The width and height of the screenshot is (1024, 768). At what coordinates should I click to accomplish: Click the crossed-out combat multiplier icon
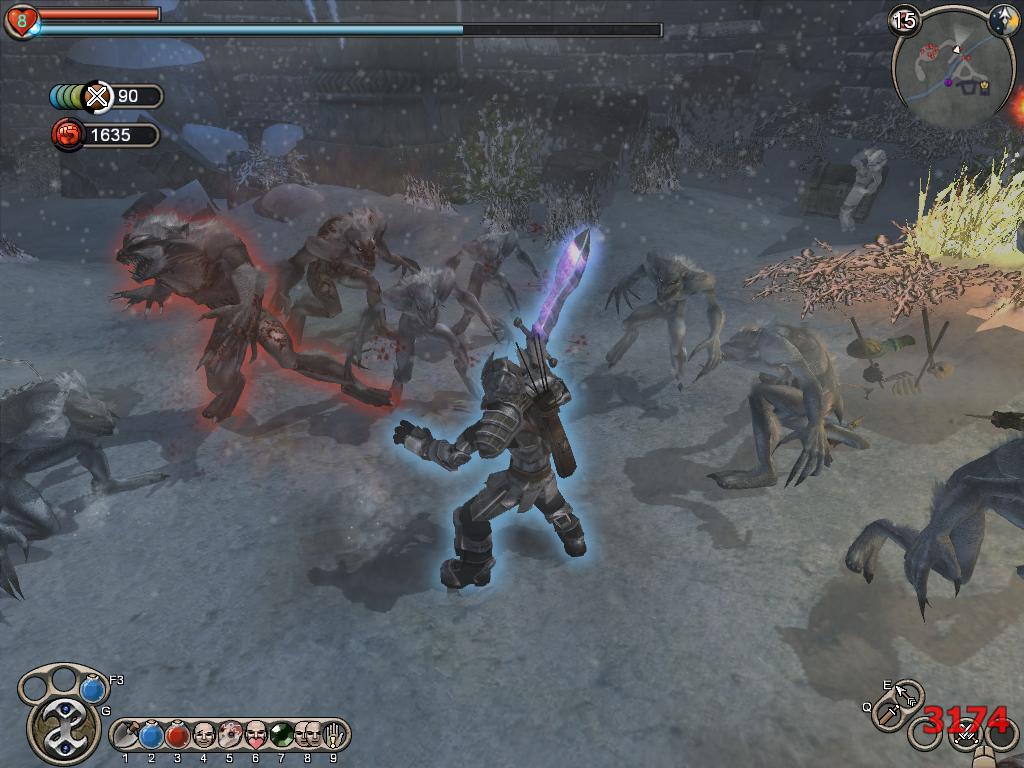[97, 96]
